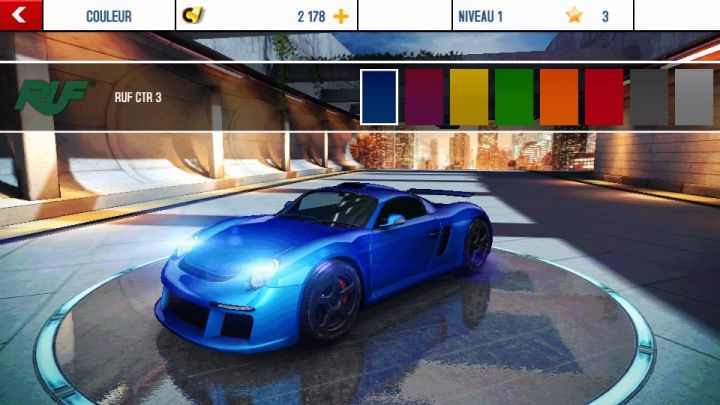Image resolution: width=720 pixels, height=405 pixels.
Task: Choose the red paint color
Action: click(x=604, y=97)
